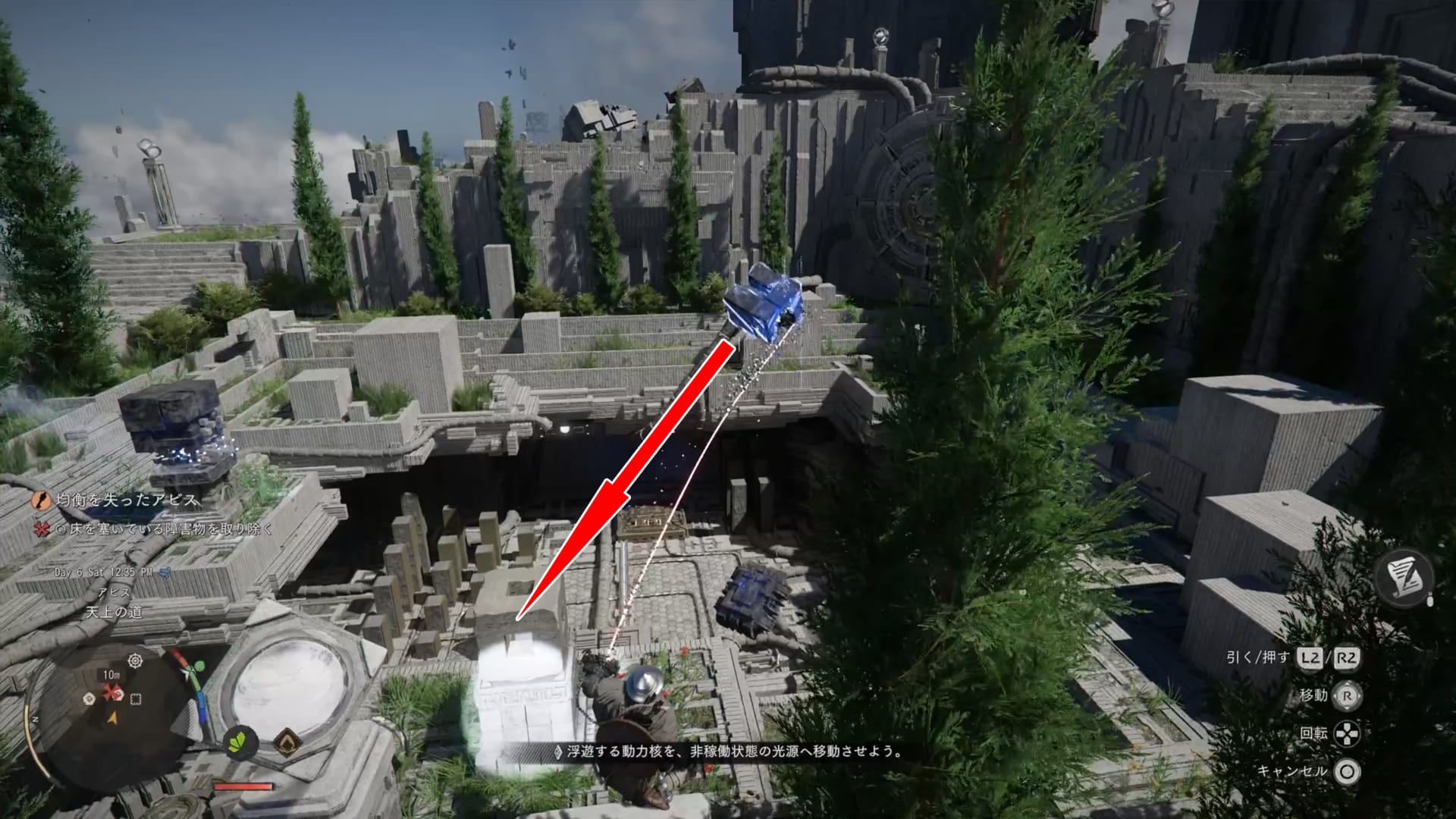Open the 均衡を失ったアビス quest tracker

tap(126, 500)
